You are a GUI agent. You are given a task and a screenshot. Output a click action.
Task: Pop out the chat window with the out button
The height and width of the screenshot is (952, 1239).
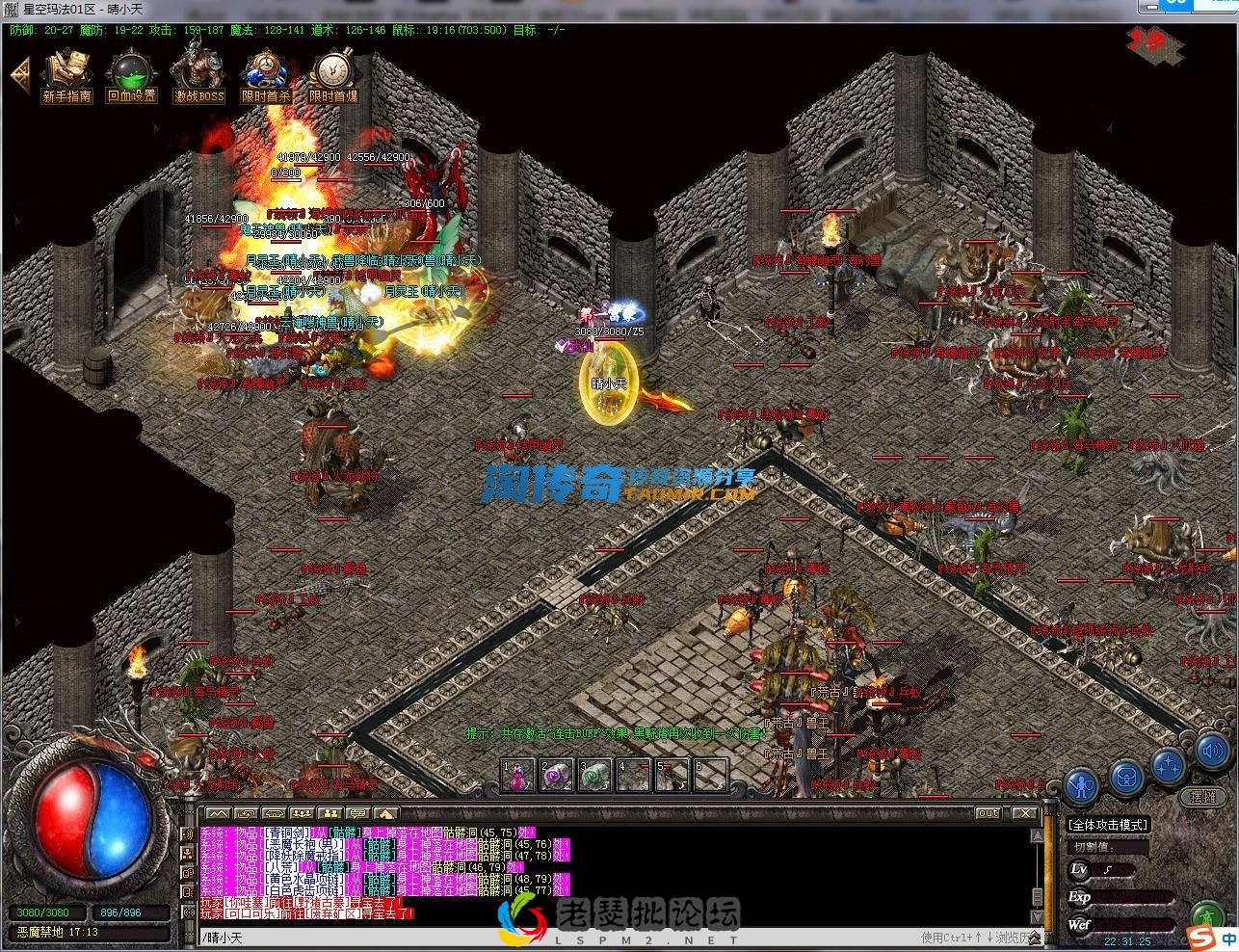coord(989,813)
